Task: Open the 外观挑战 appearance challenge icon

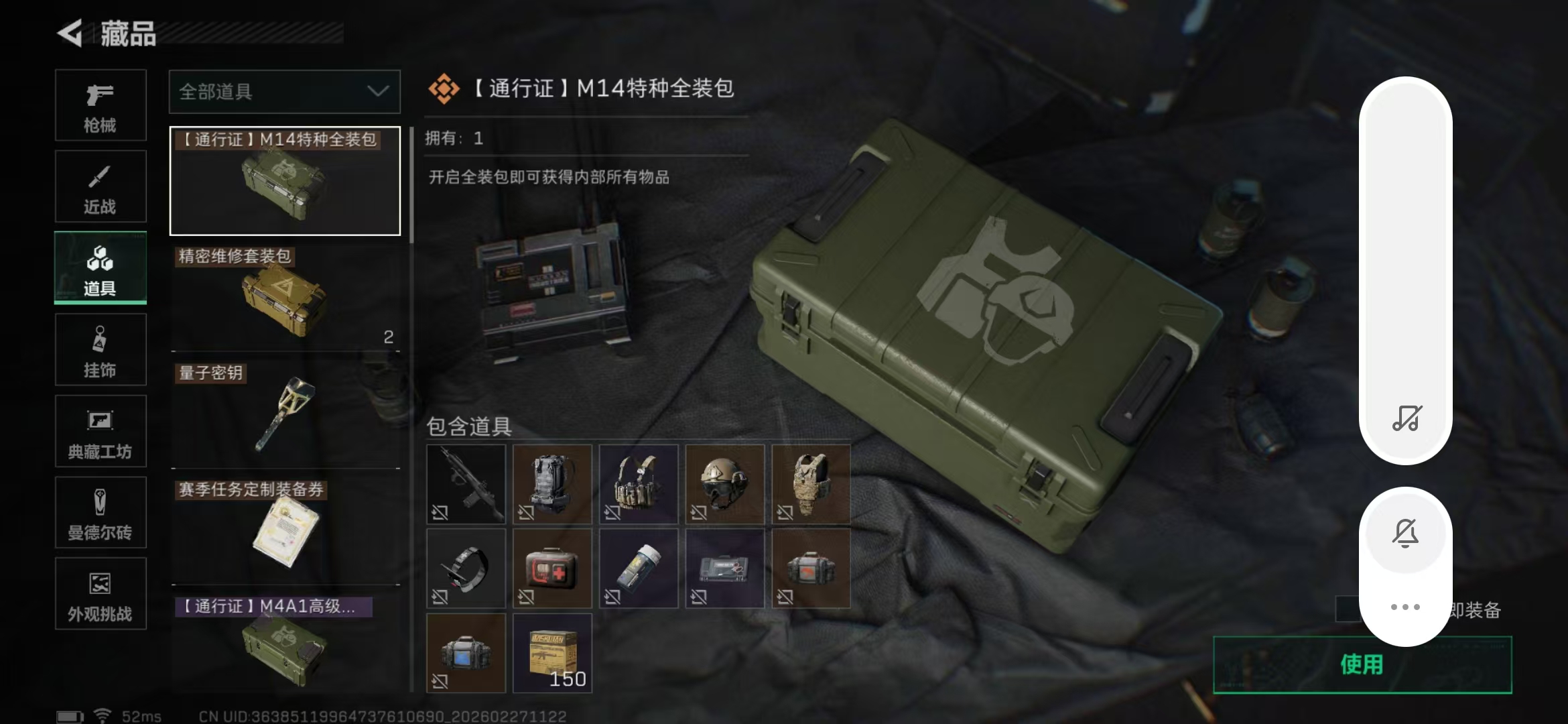Action: tap(101, 594)
